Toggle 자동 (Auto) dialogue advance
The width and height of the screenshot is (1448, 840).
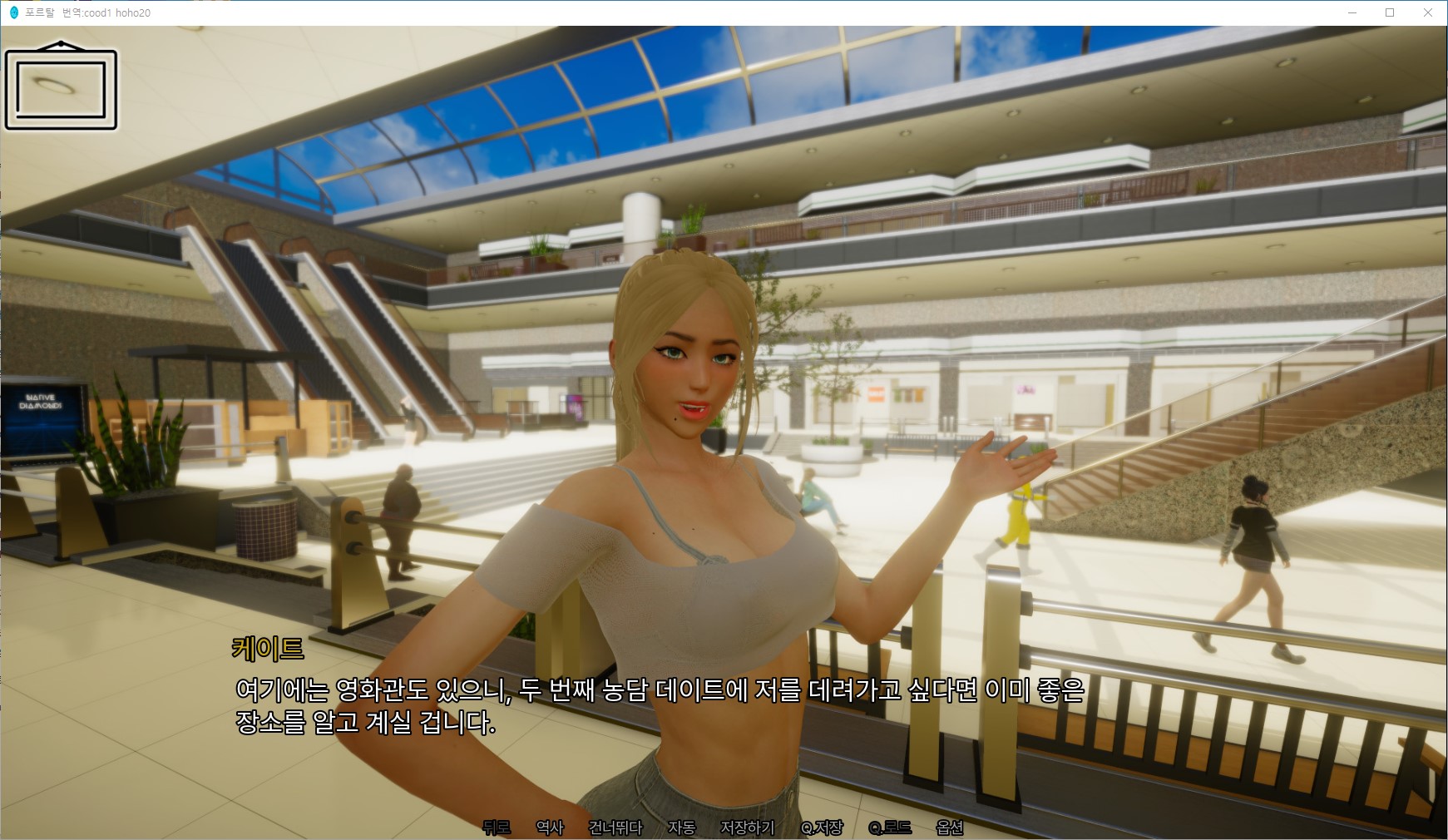point(681,828)
